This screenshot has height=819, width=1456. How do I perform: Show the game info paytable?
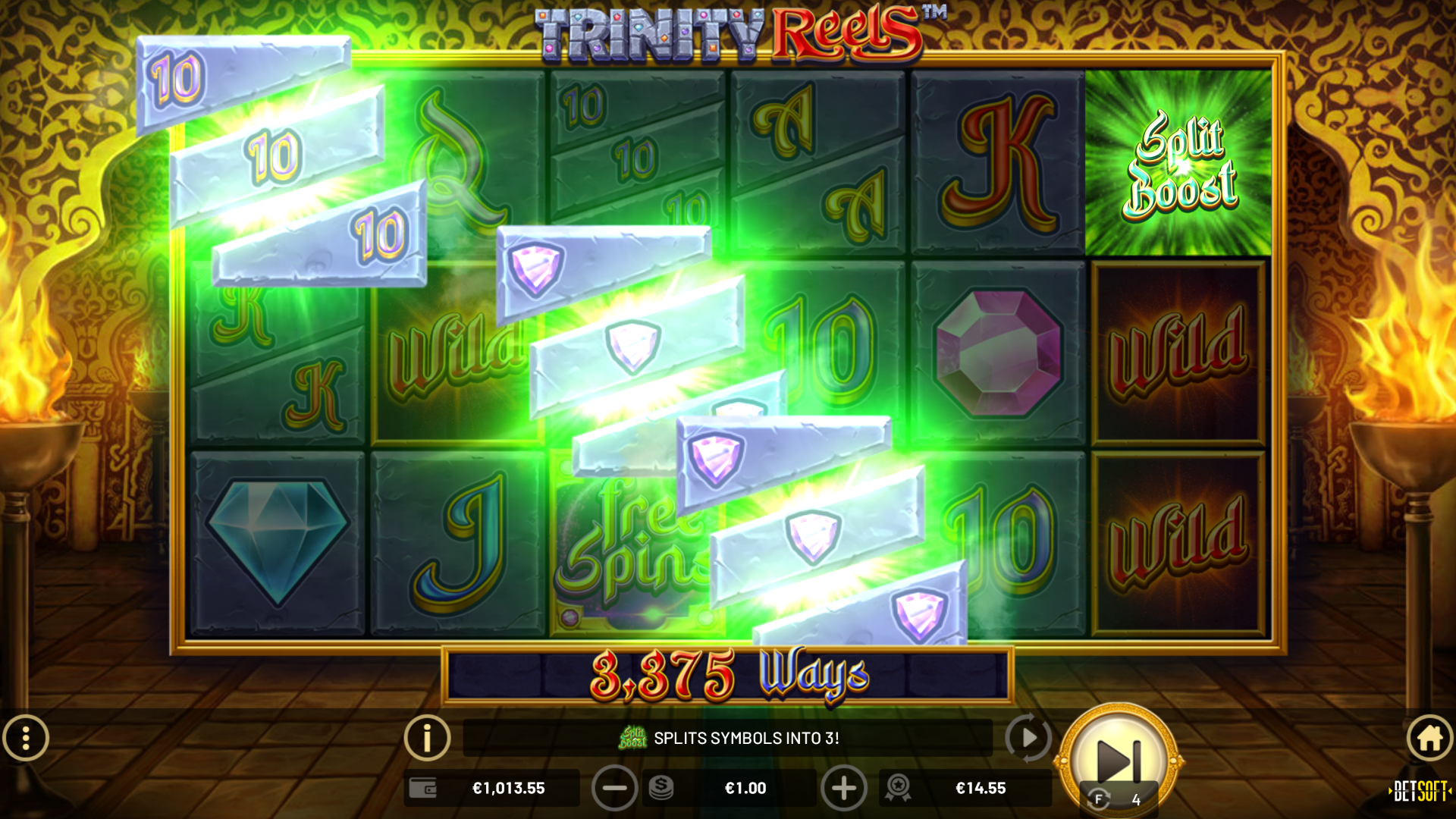pyautogui.click(x=427, y=737)
